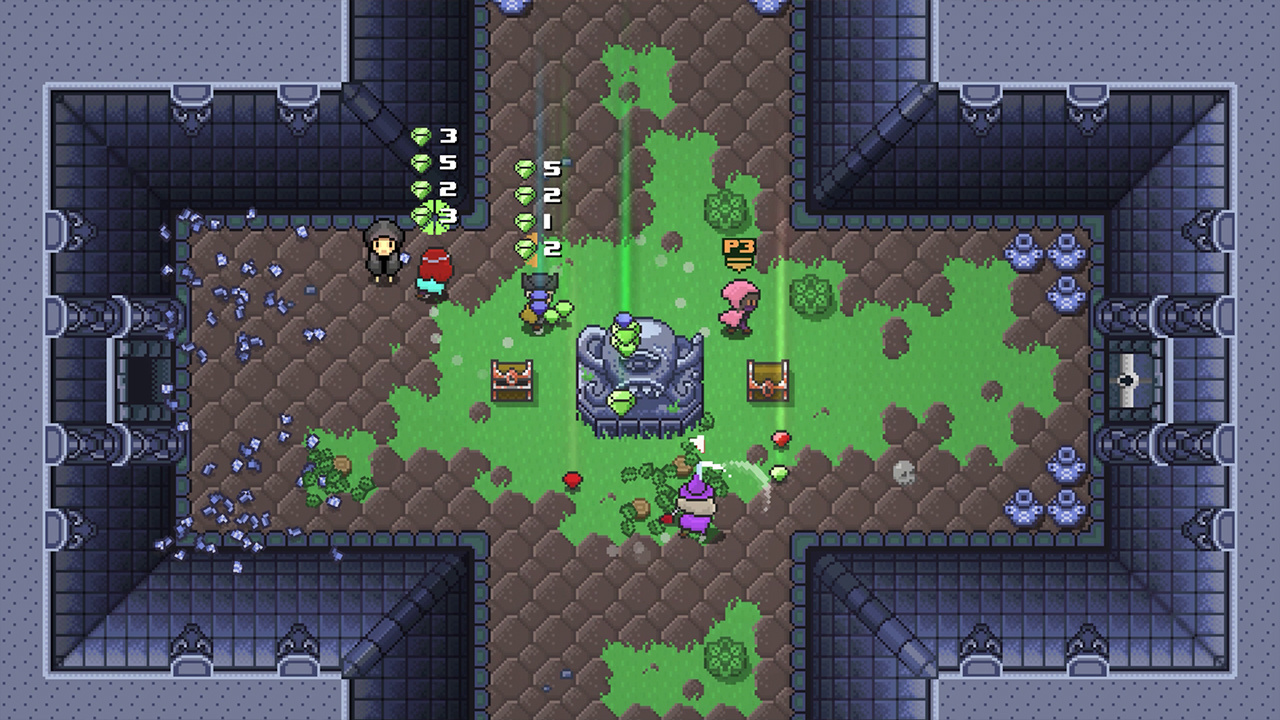Click the P3 player banner

(738, 252)
